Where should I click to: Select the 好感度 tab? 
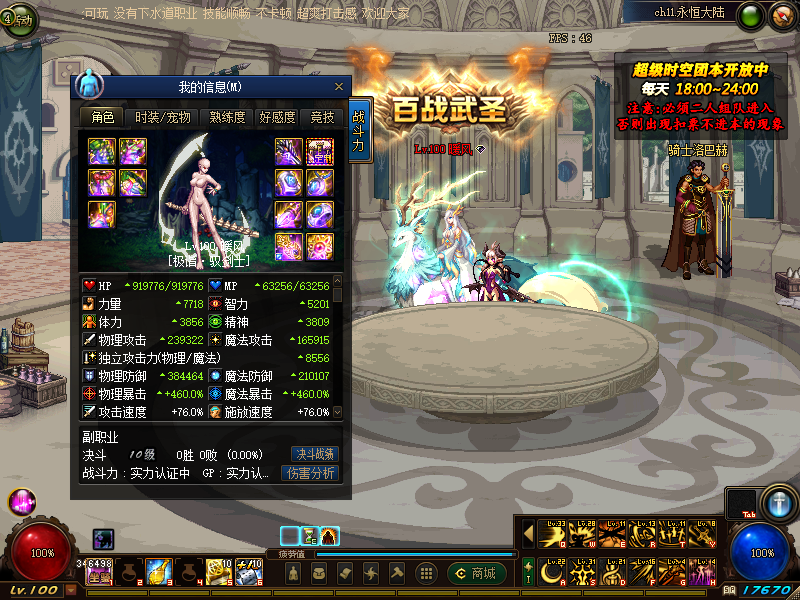tap(277, 117)
